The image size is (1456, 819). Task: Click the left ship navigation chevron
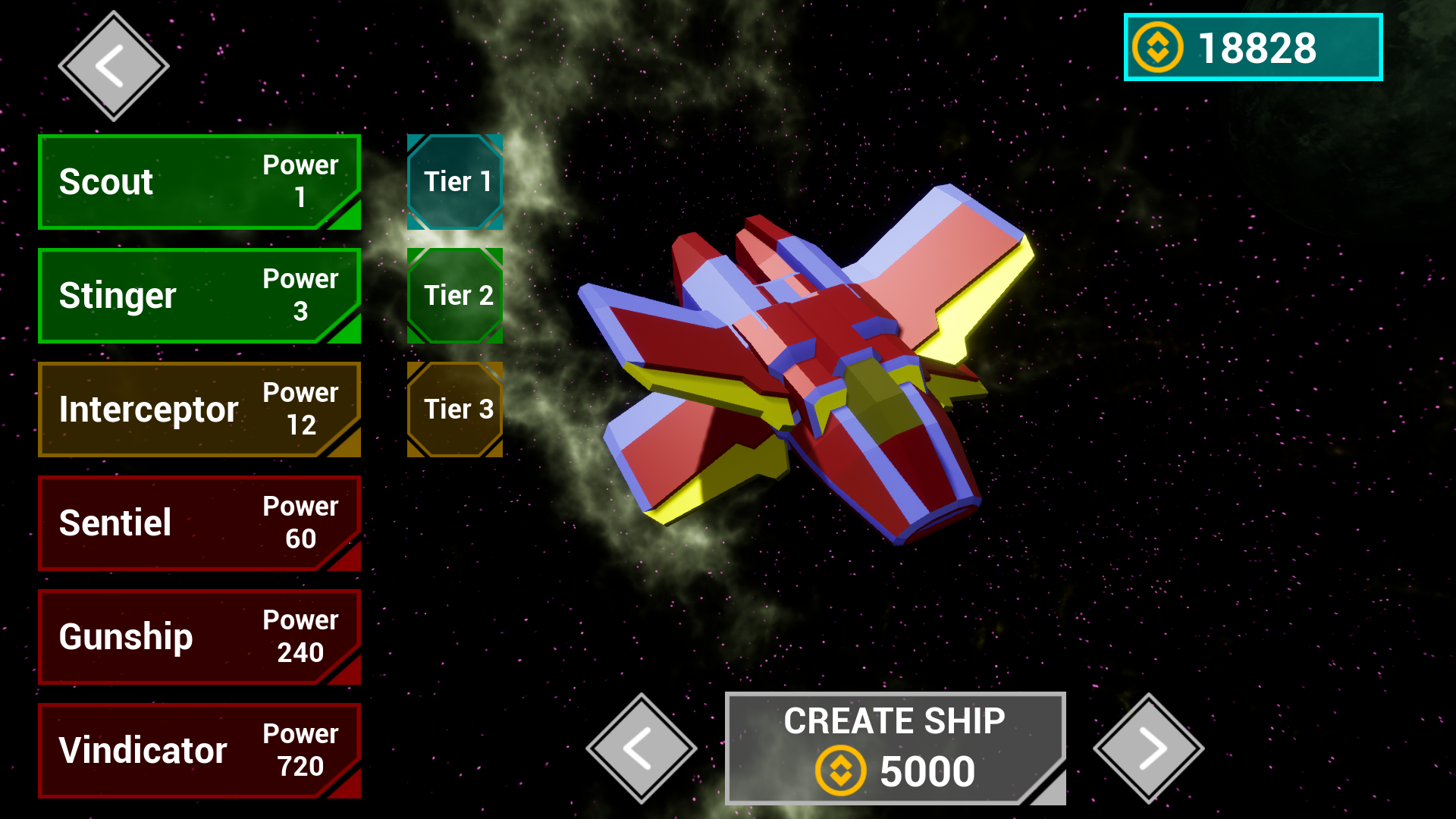coord(641,747)
